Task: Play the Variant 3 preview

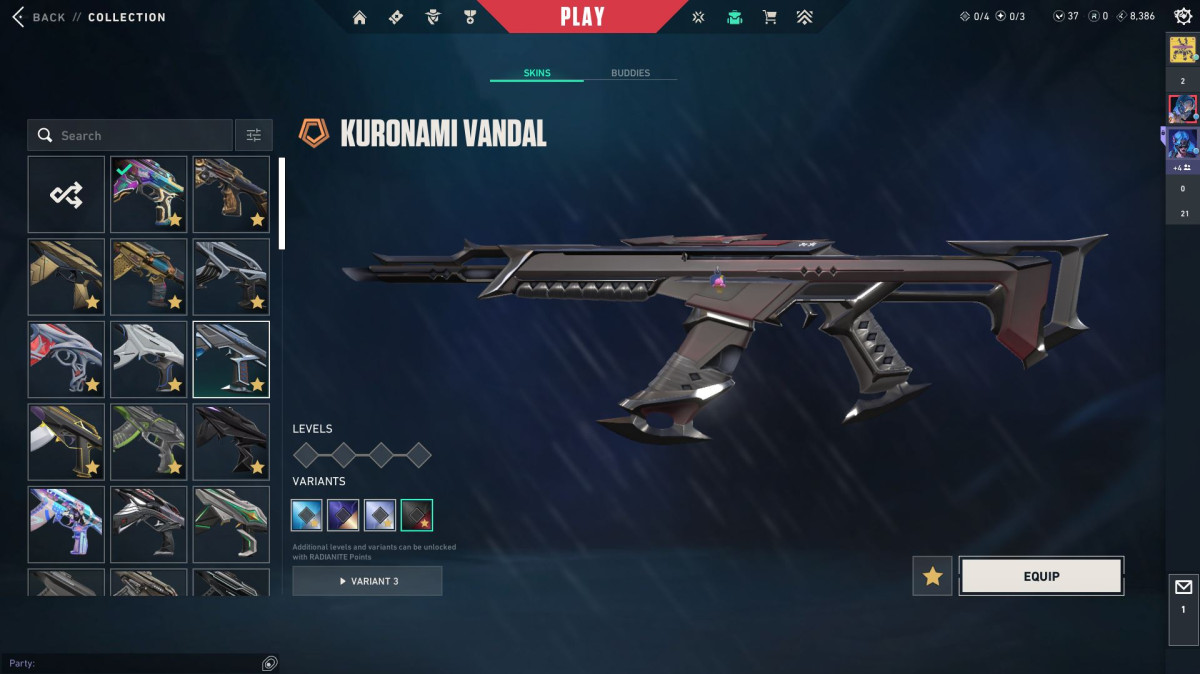Action: click(367, 581)
